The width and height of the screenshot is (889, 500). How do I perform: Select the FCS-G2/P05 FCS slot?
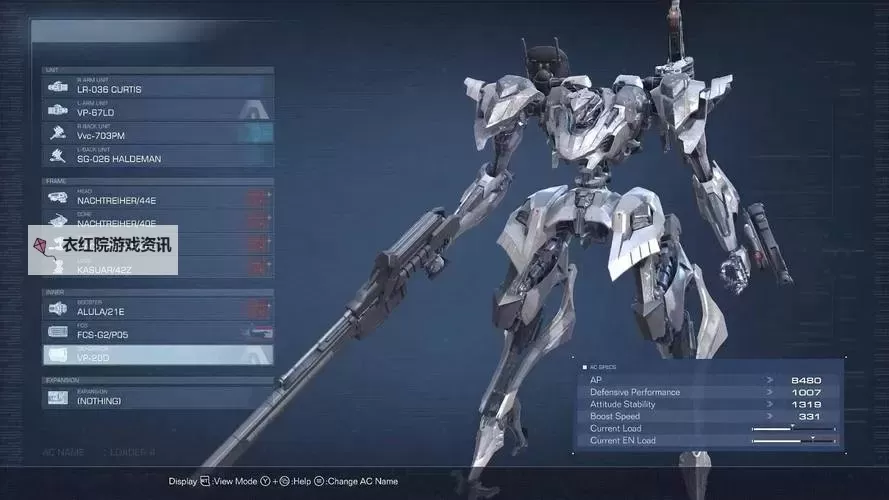(158, 332)
